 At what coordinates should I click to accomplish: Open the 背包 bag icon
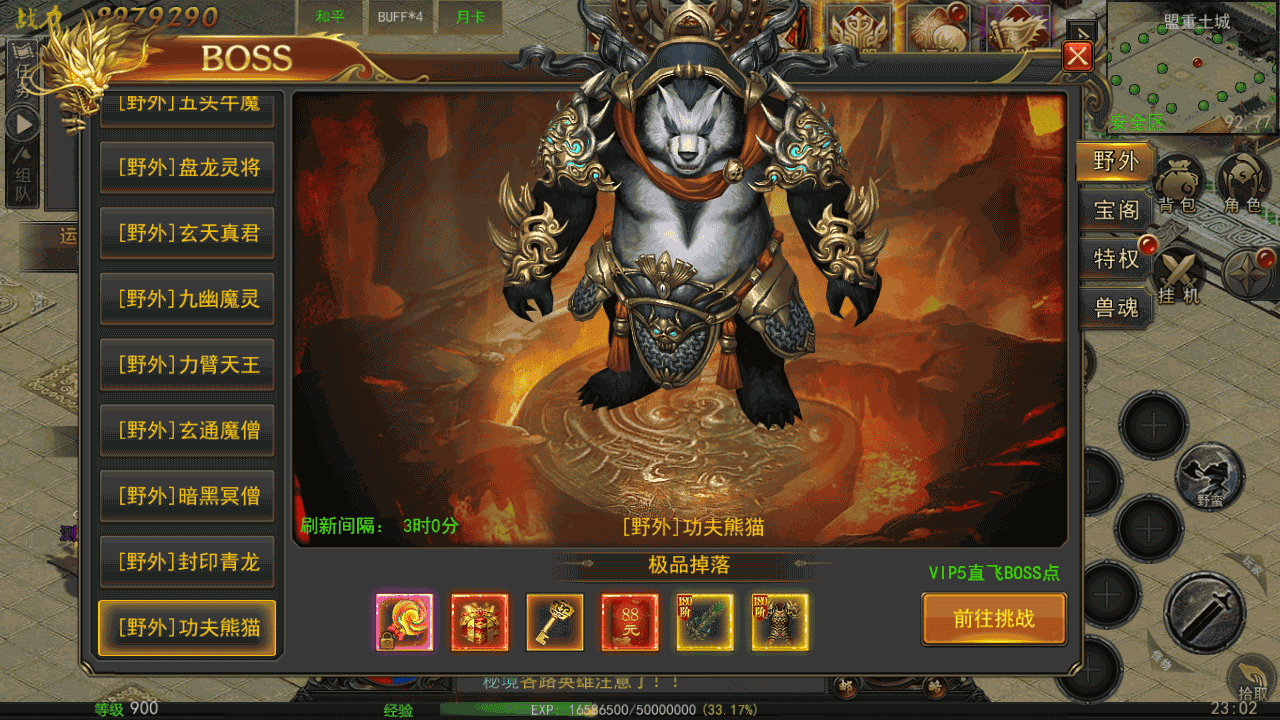[1182, 185]
